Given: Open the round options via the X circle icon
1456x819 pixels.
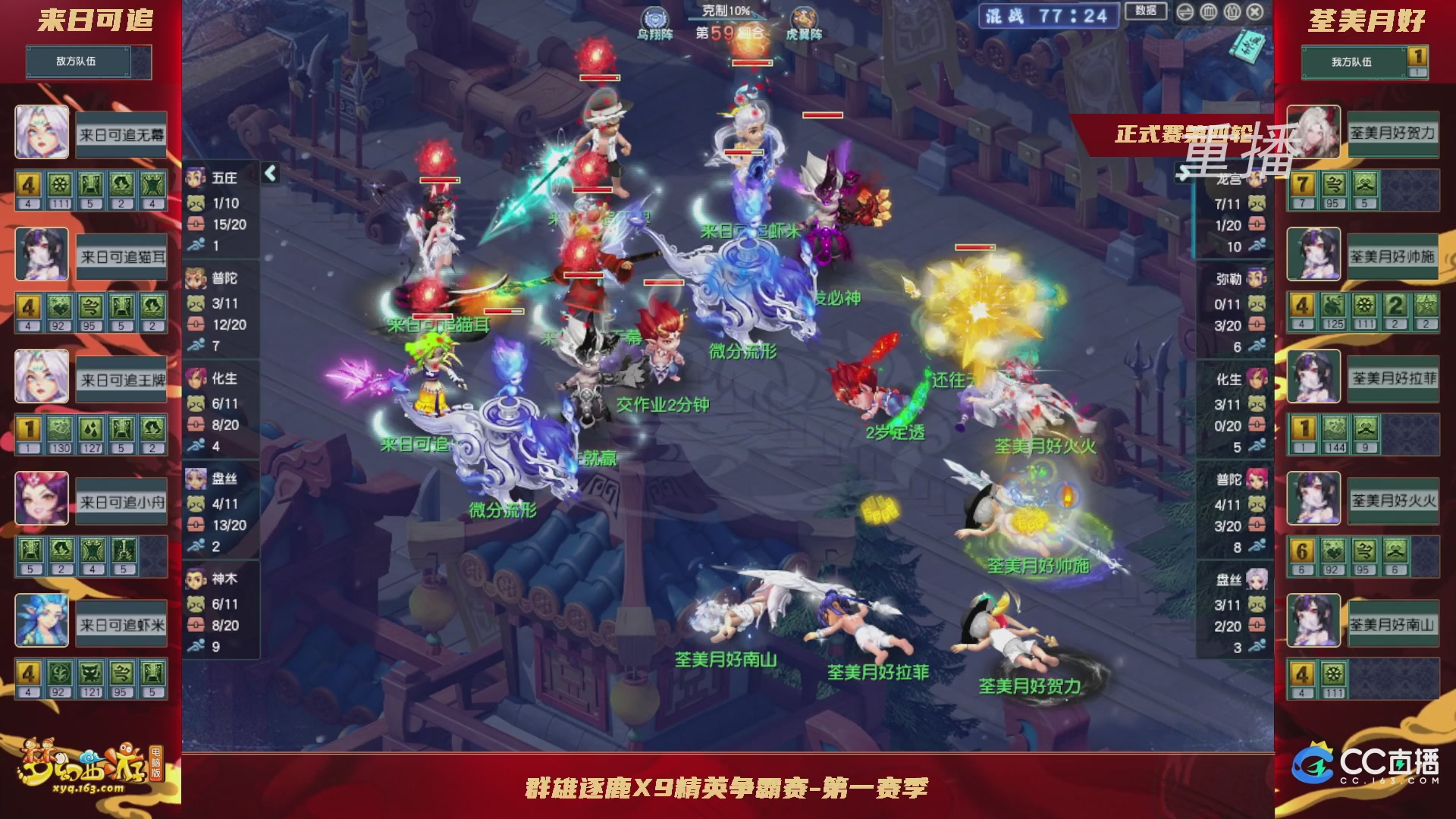Looking at the screenshot, I should [x=1256, y=11].
